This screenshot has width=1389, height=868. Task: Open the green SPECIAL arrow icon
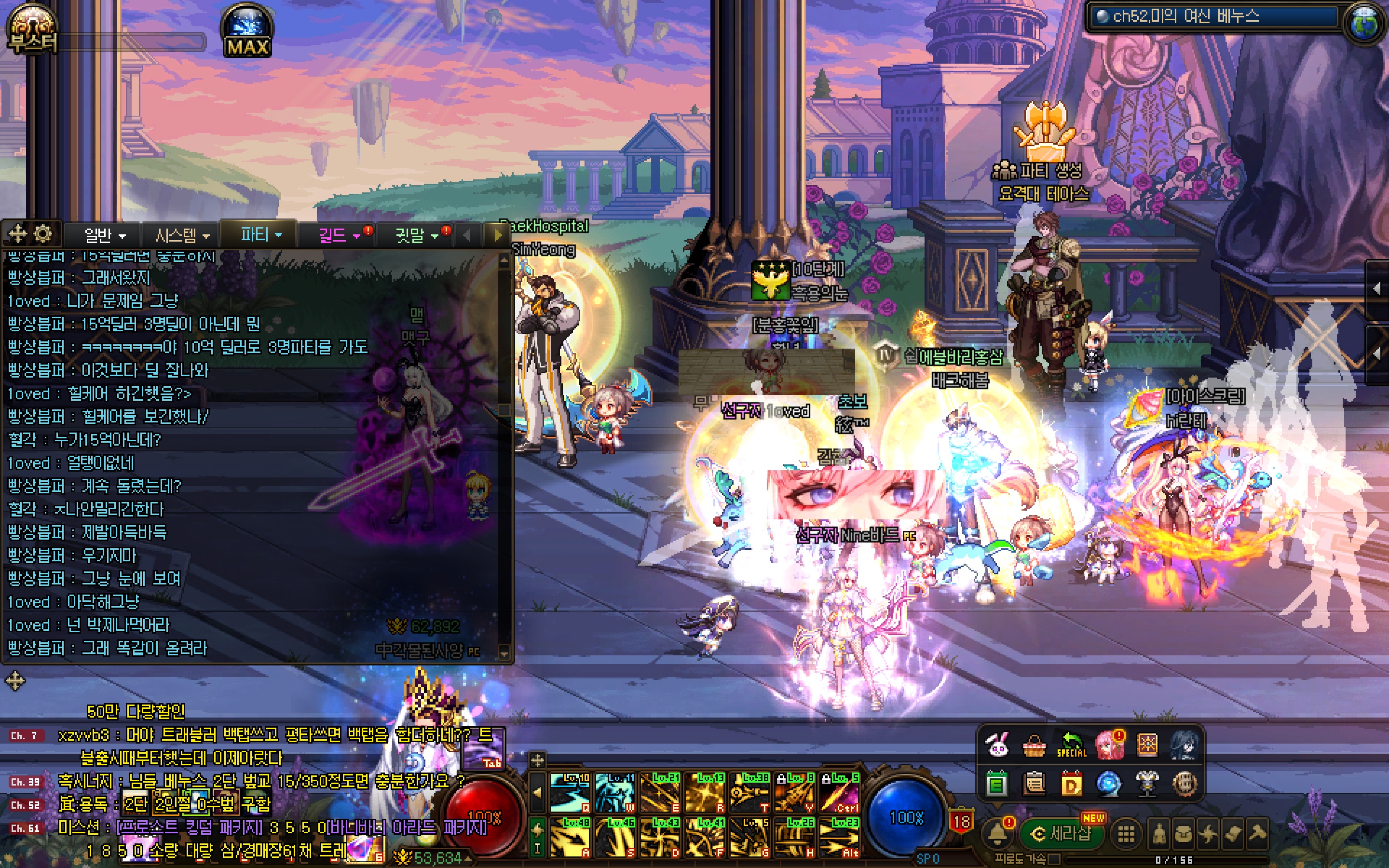[1071, 745]
